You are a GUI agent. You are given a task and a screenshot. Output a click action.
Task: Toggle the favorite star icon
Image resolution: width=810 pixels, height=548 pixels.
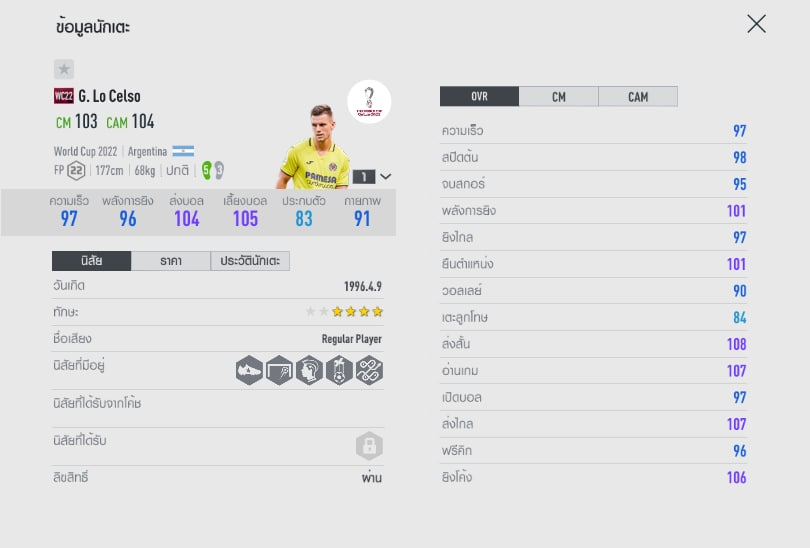click(x=64, y=69)
